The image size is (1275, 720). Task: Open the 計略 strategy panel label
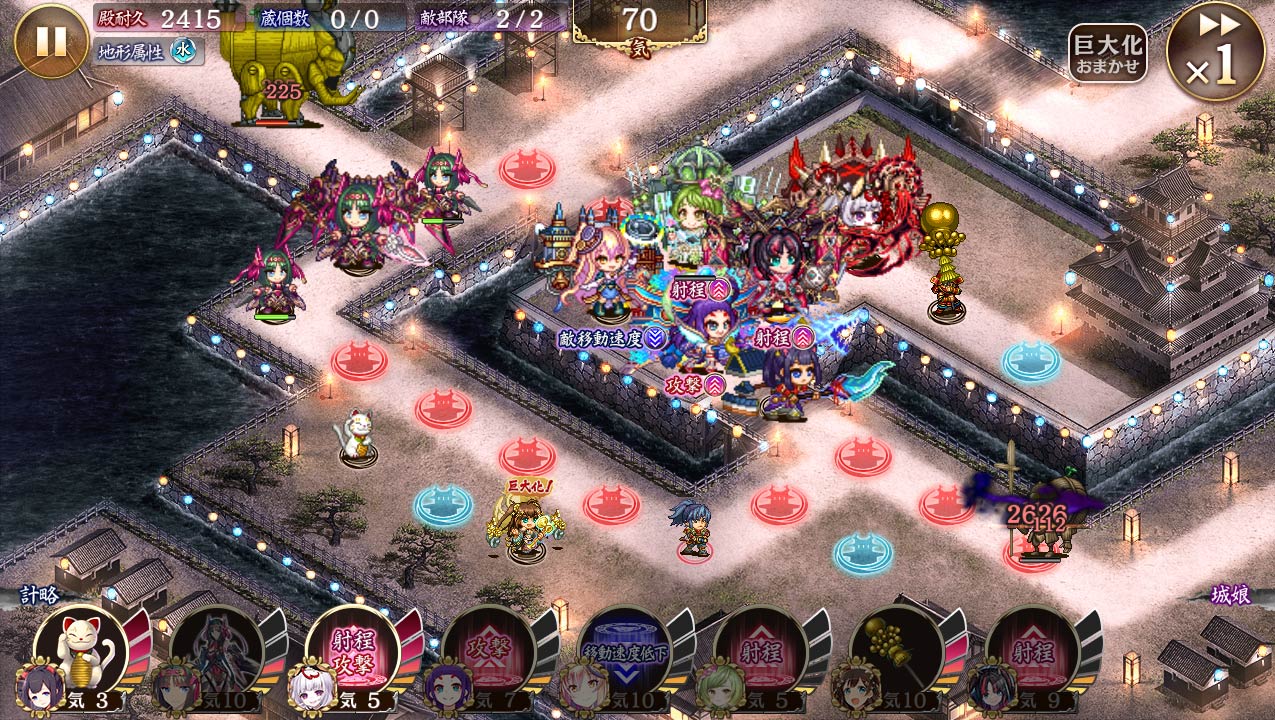(x=40, y=595)
